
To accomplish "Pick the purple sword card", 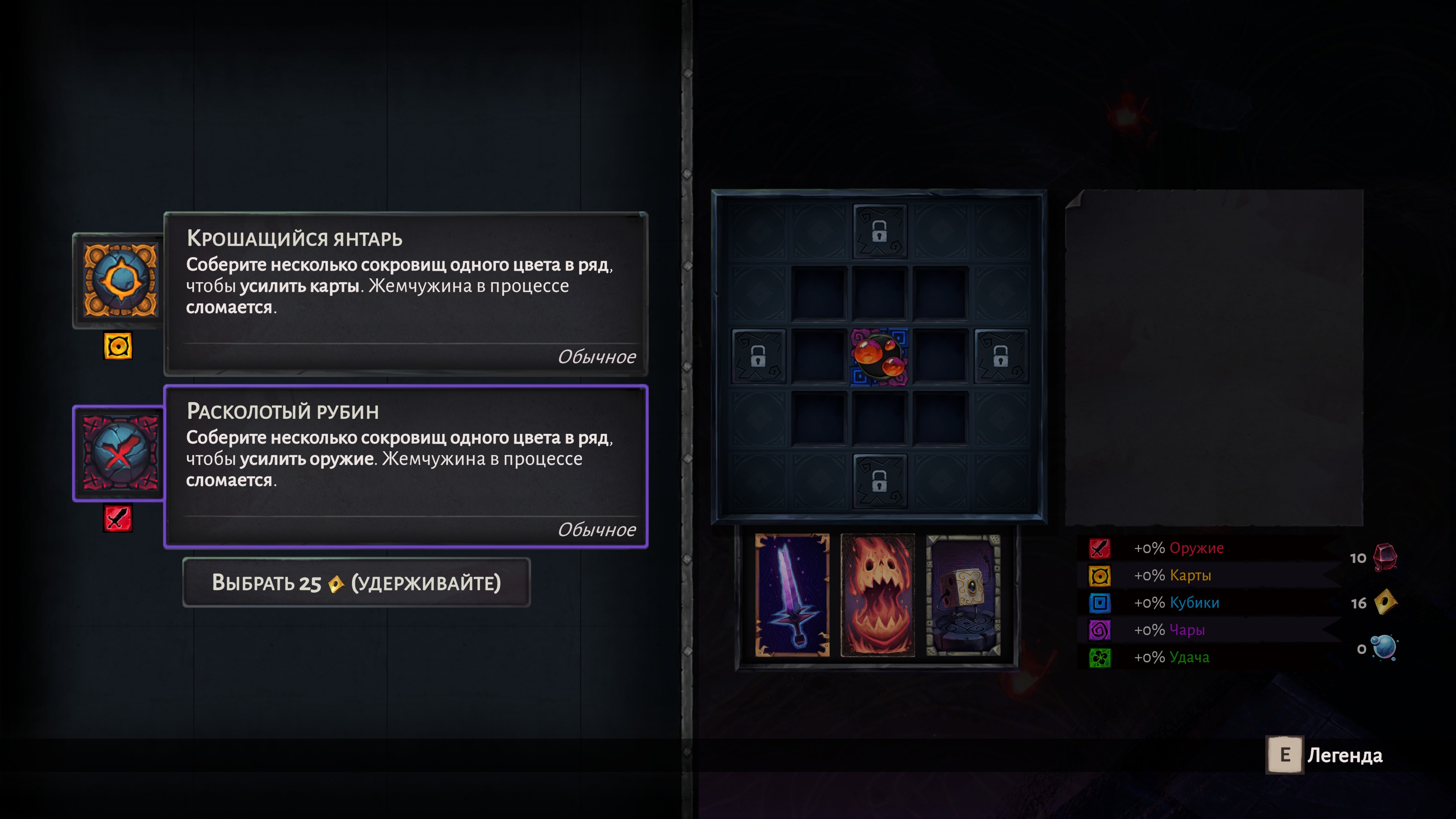I will coord(792,595).
